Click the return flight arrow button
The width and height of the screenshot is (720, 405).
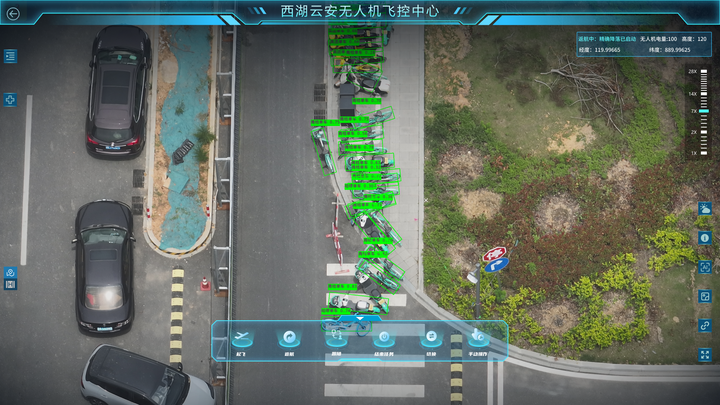click(x=289, y=338)
